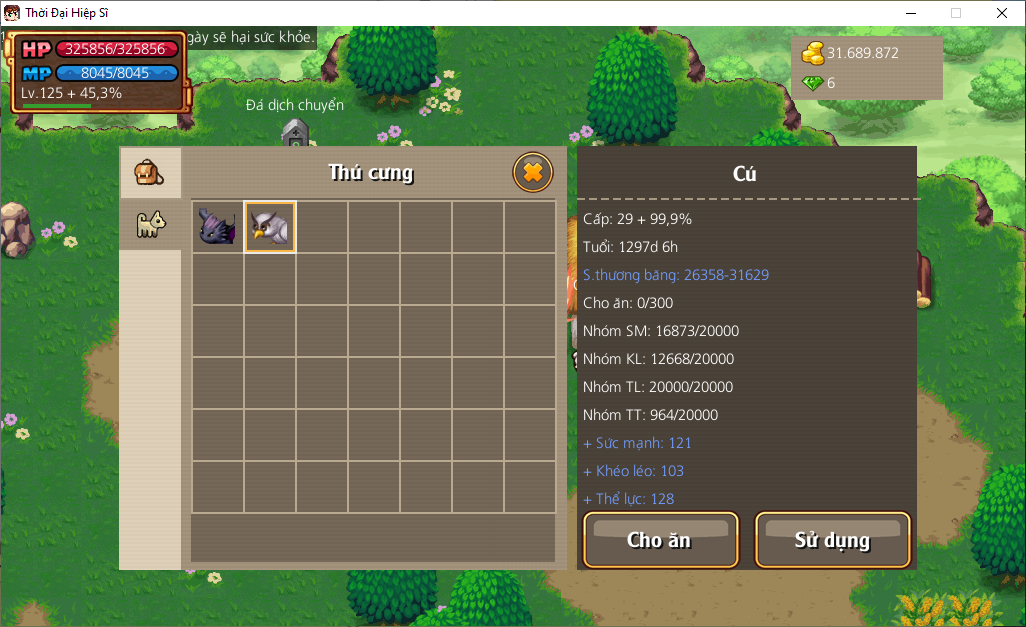Select the dark purple bat pet slot
This screenshot has width=1026, height=627.
217,227
